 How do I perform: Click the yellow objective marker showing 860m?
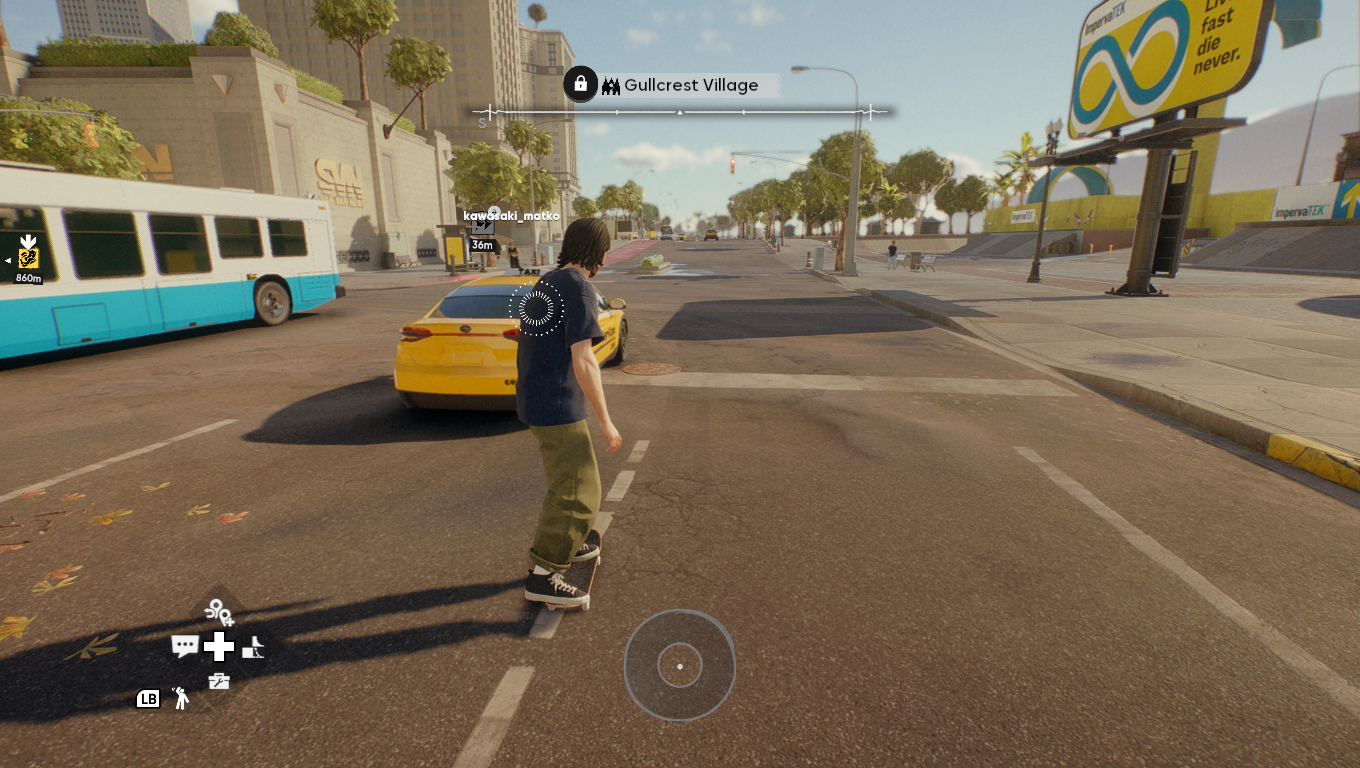(x=28, y=257)
